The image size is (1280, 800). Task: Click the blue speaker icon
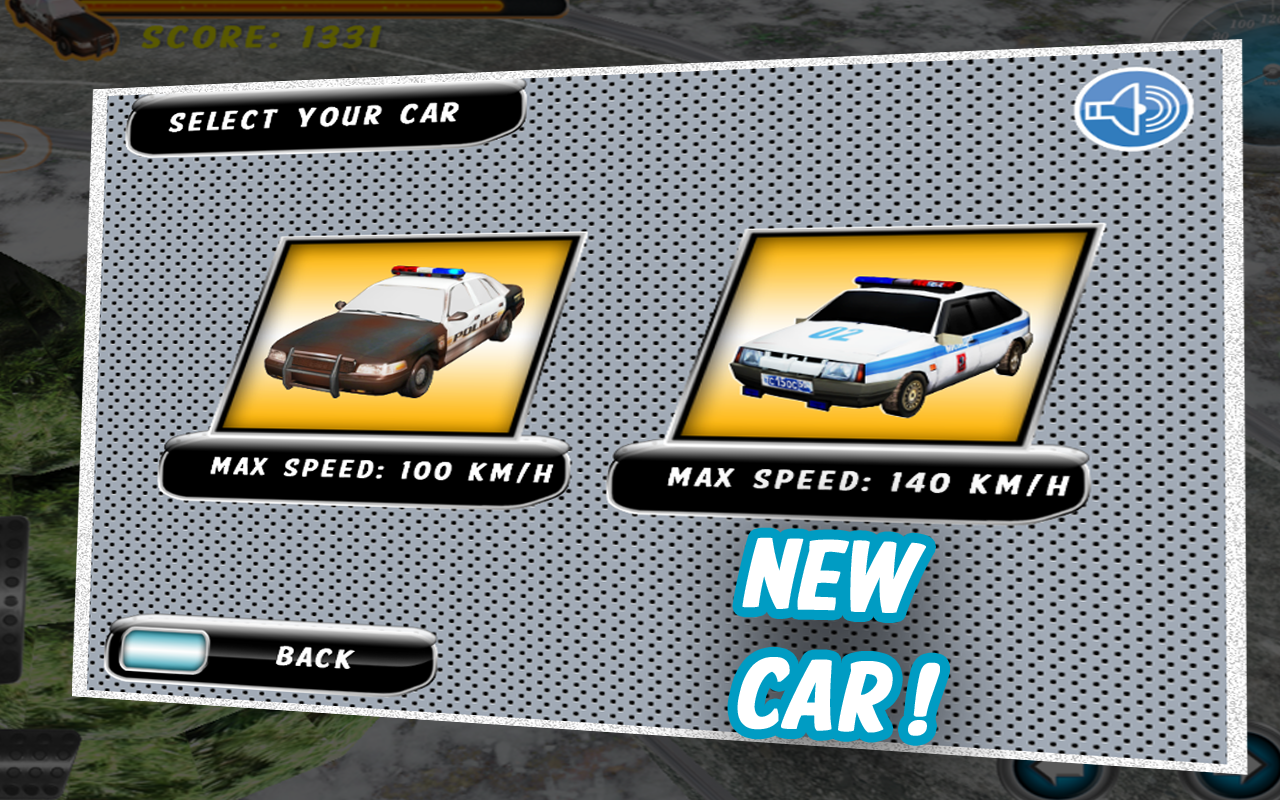pyautogui.click(x=1135, y=111)
